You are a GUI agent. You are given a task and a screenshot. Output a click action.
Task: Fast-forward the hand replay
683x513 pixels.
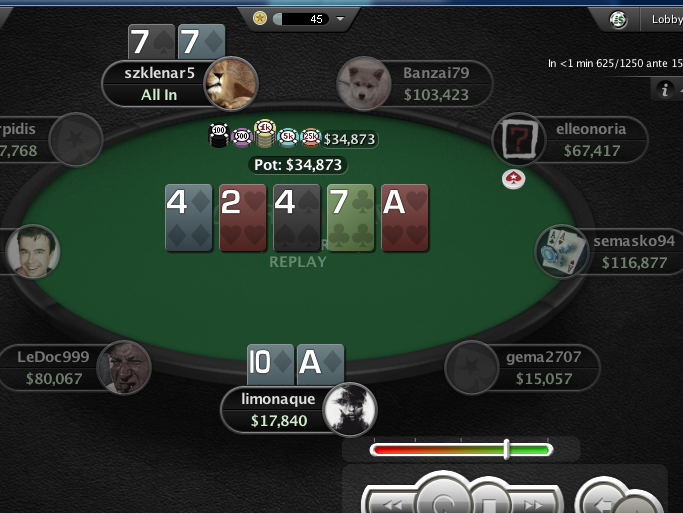pyautogui.click(x=531, y=503)
